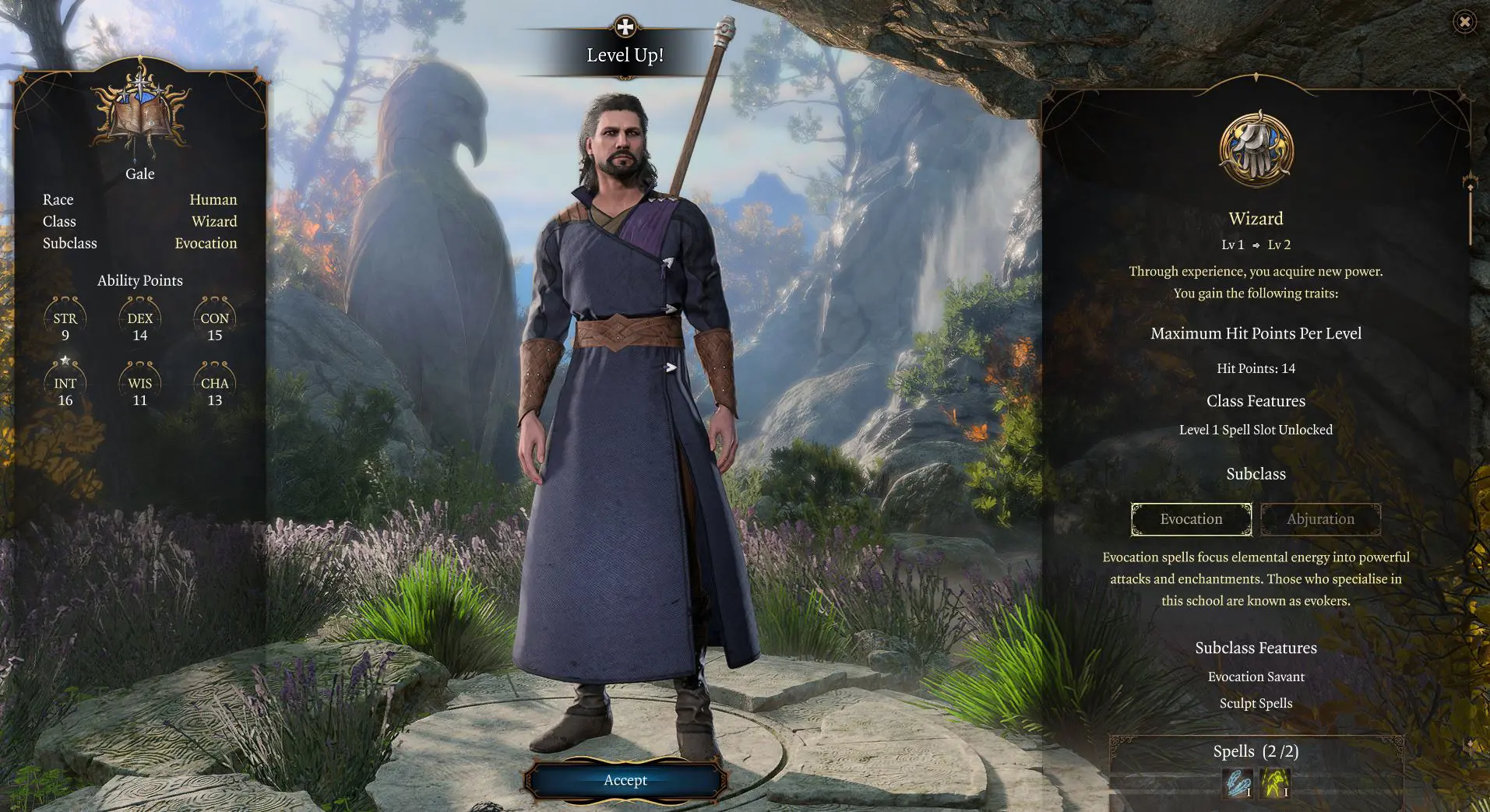Image resolution: width=1490 pixels, height=812 pixels.
Task: Expand the Class Features section
Action: point(1256,401)
